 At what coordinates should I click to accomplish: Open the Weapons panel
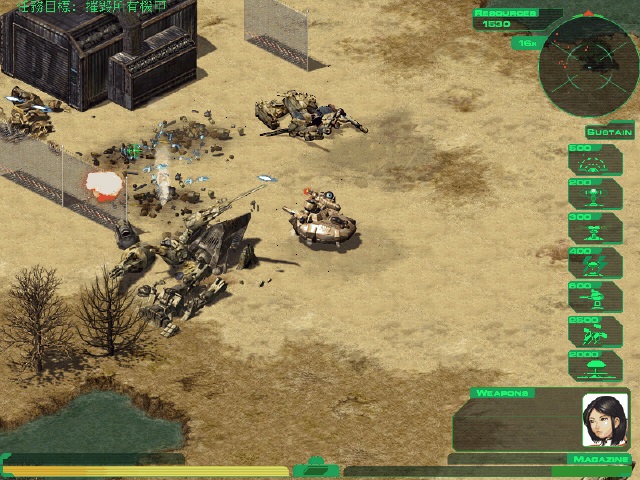(502, 393)
